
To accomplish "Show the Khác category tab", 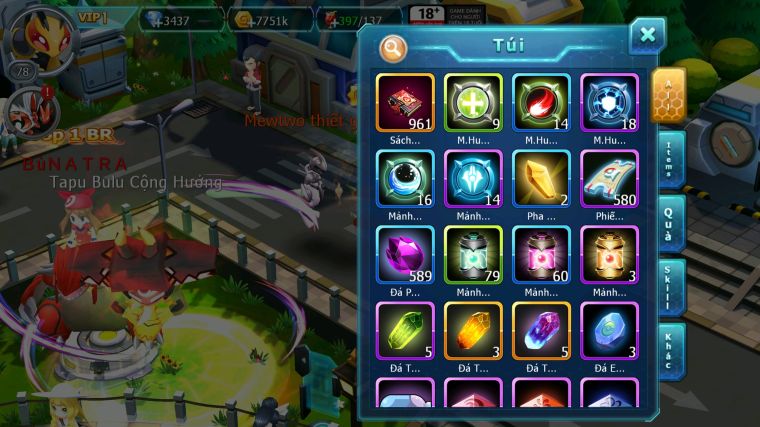I will click(x=669, y=350).
